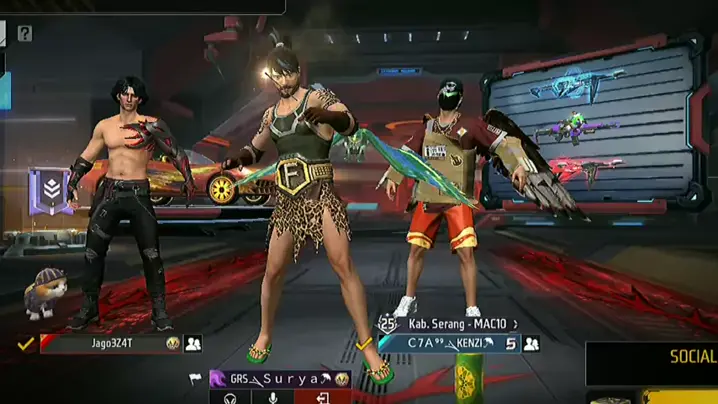Open the question mark help icon

25,34
